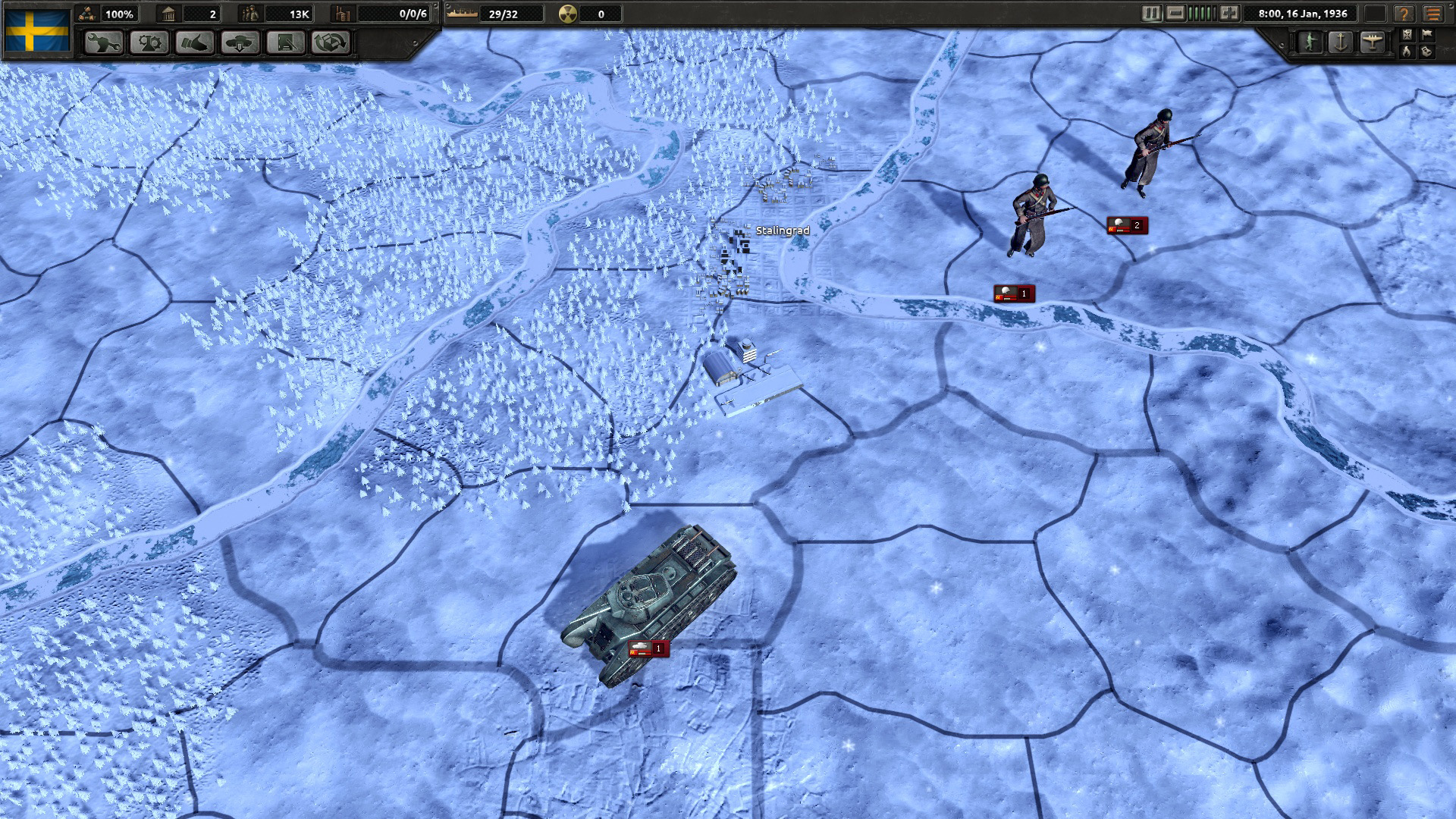1456x819 pixels.
Task: Open the main menu with the orange lines button
Action: click(x=1433, y=14)
